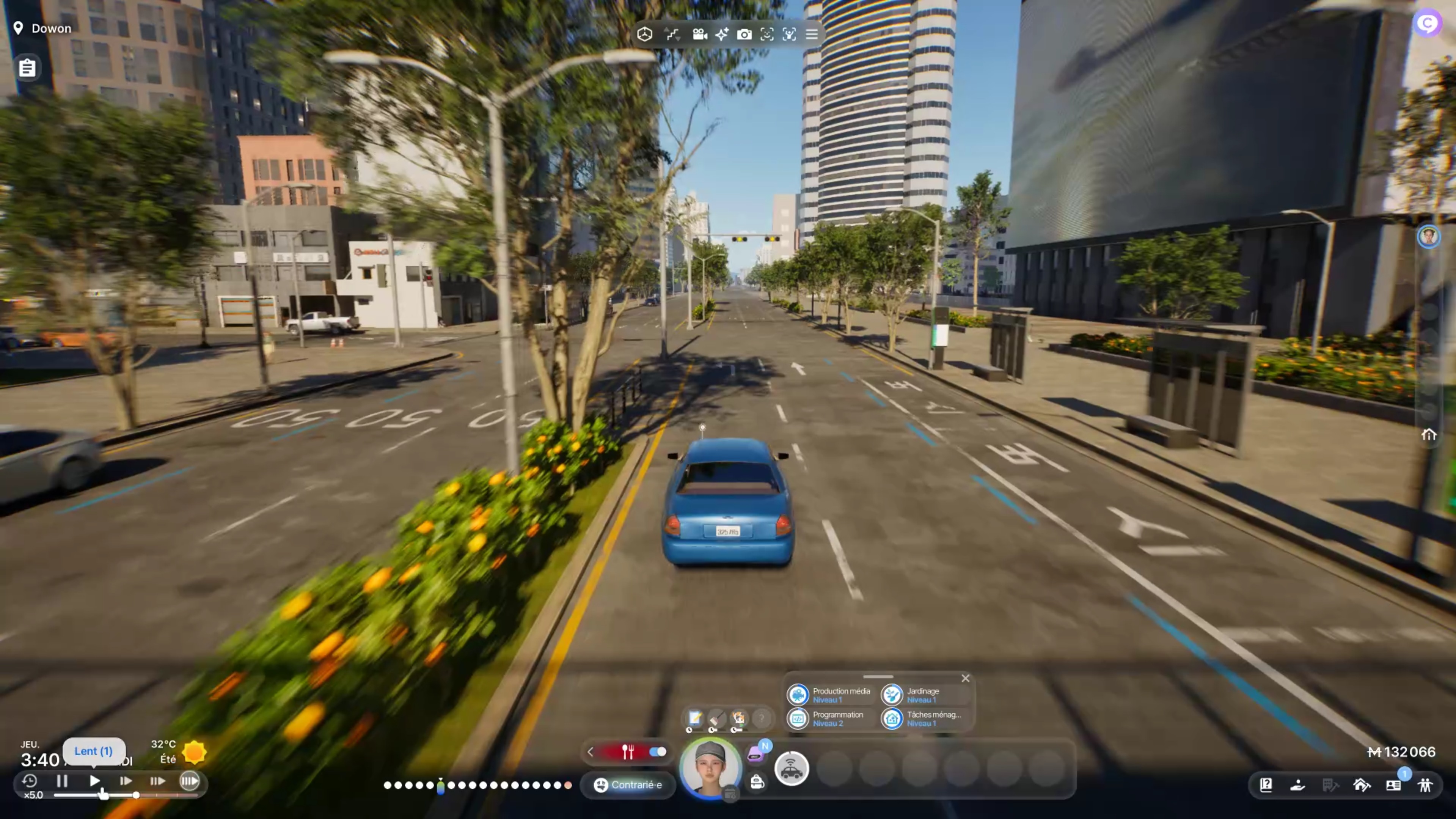Click the character portrait
Viewport: 1456px width, 819px height.
[x=710, y=767]
